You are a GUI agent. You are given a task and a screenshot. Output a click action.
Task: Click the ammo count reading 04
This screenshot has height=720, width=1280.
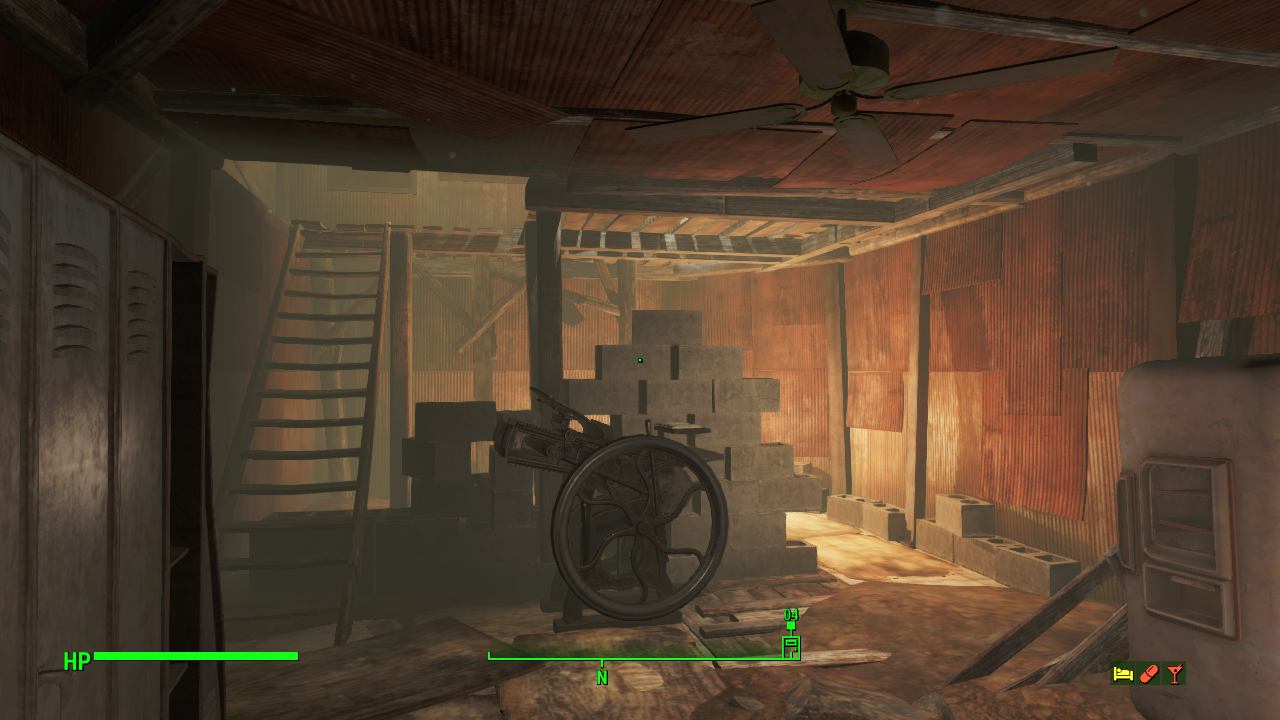(x=791, y=614)
